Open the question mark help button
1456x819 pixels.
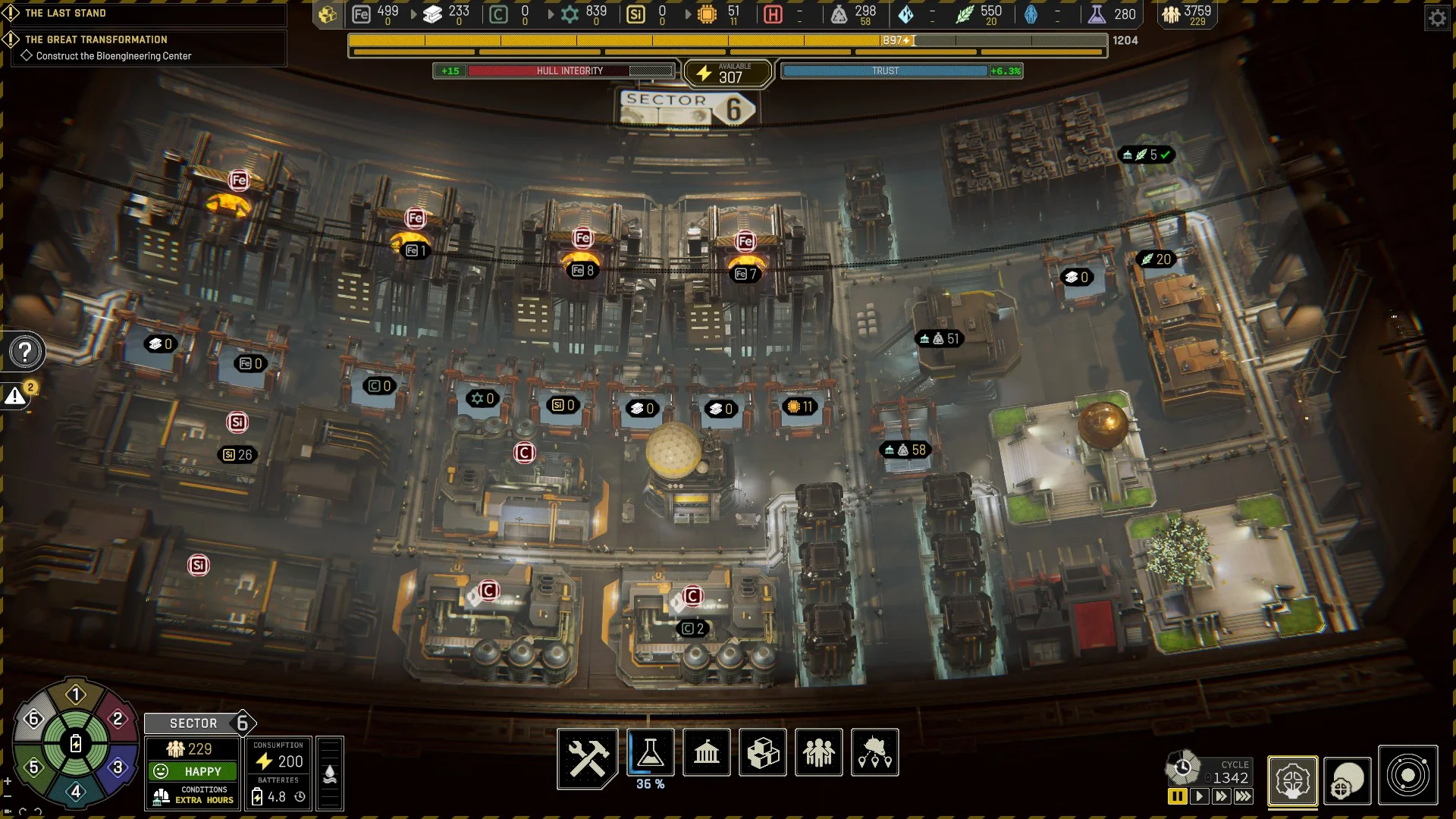pos(25,352)
